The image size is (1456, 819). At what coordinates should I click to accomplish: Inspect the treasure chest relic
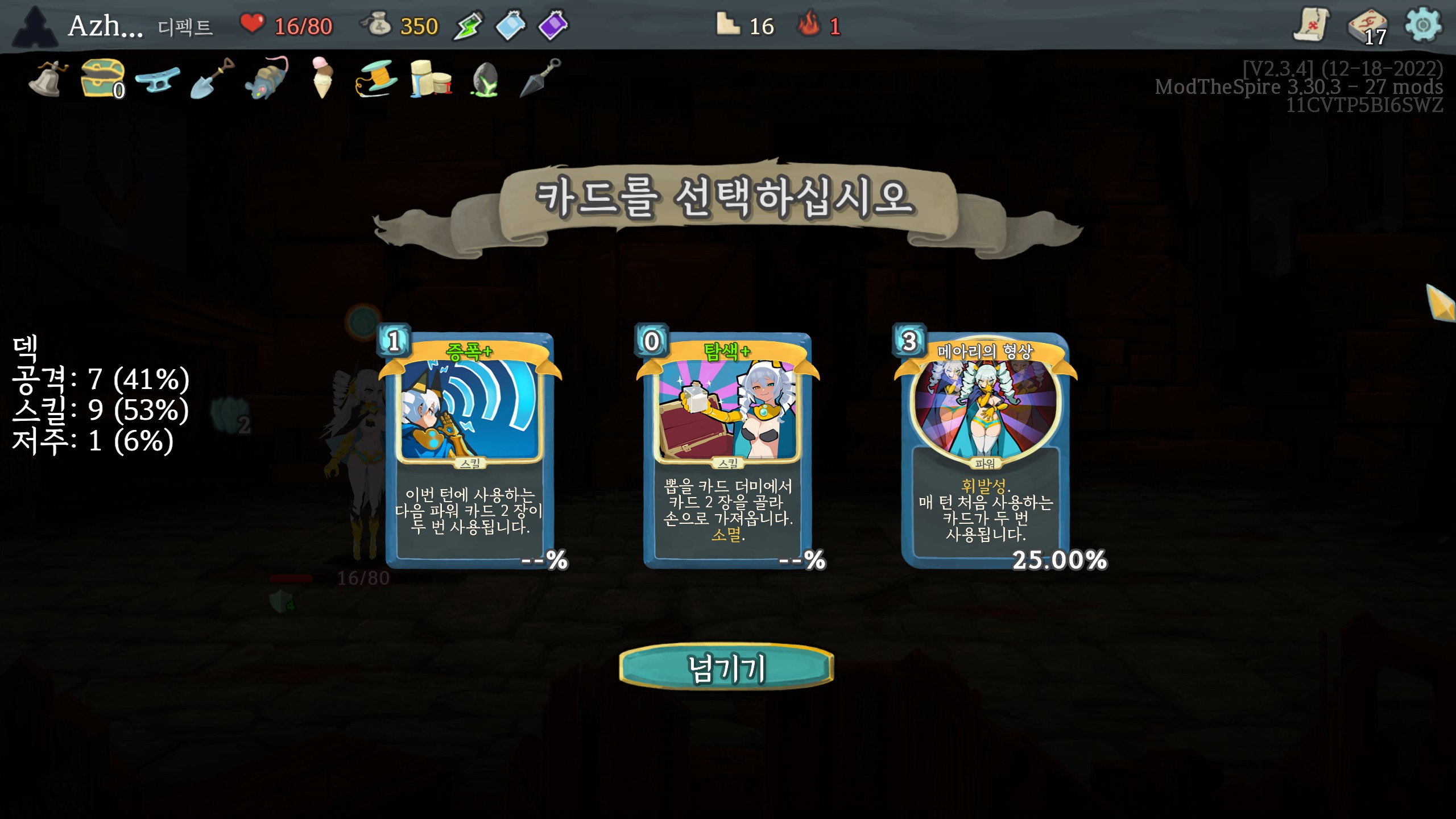(x=102, y=78)
